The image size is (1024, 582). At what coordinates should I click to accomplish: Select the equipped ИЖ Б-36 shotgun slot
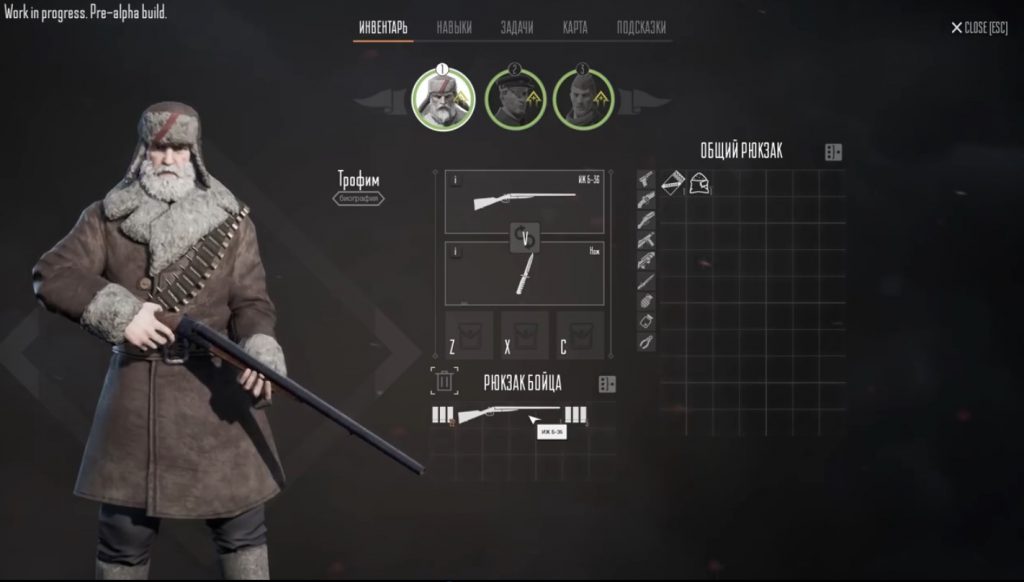524,200
